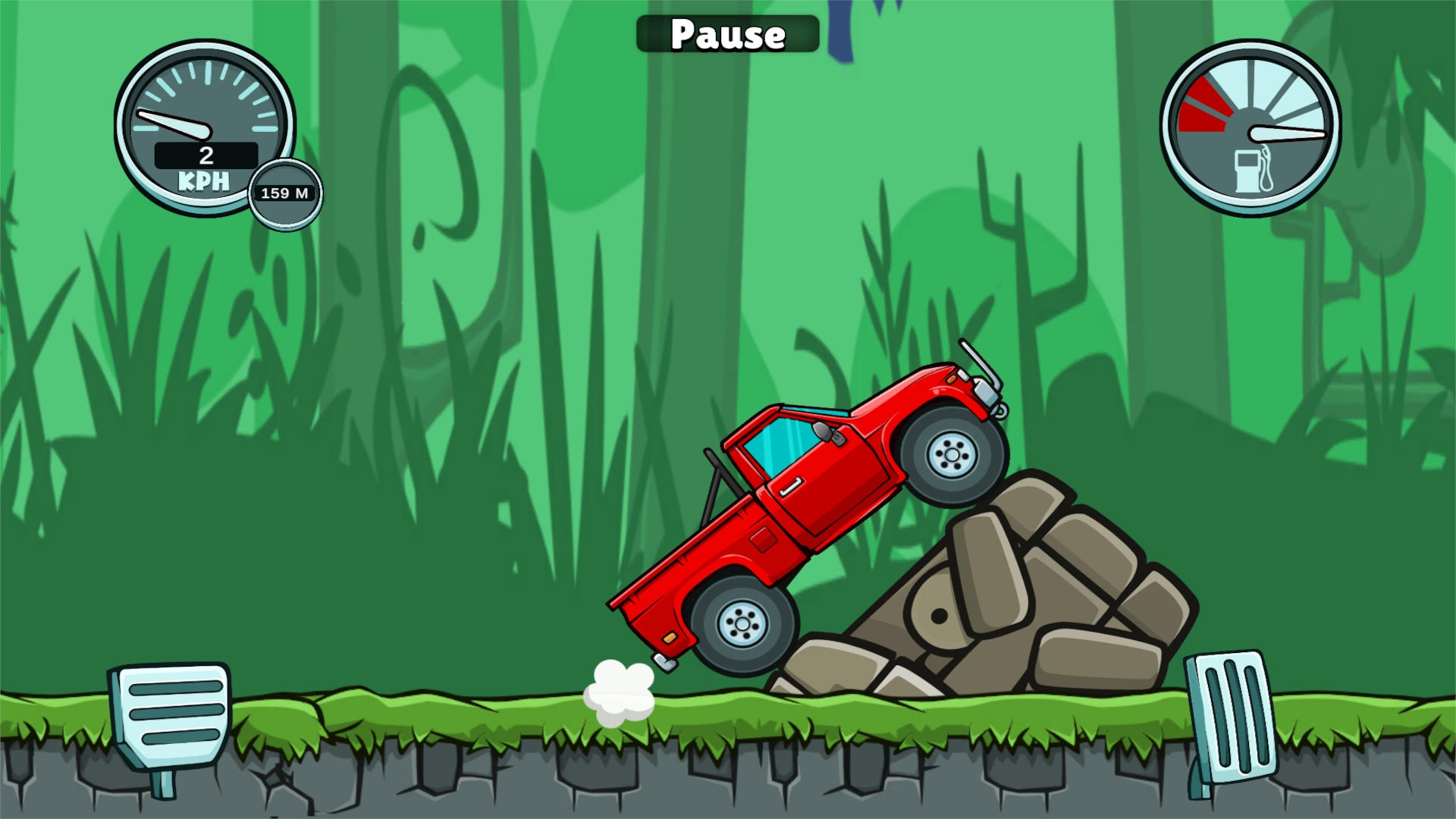
Task: Click the KPH speed display panel
Action: click(206, 155)
